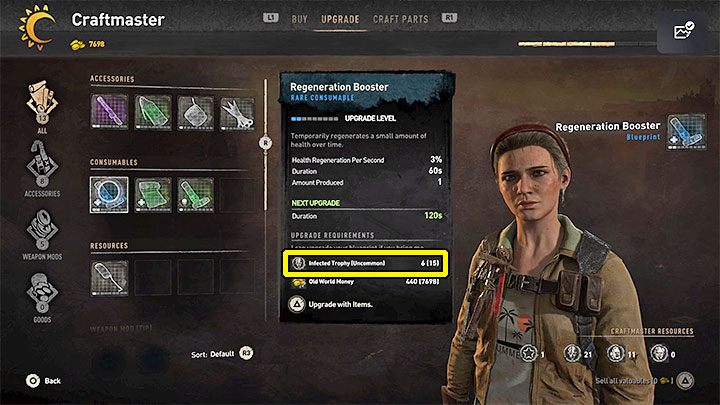Go back from the Craftmaster menu
This screenshot has height=405, width=720.
point(43,381)
